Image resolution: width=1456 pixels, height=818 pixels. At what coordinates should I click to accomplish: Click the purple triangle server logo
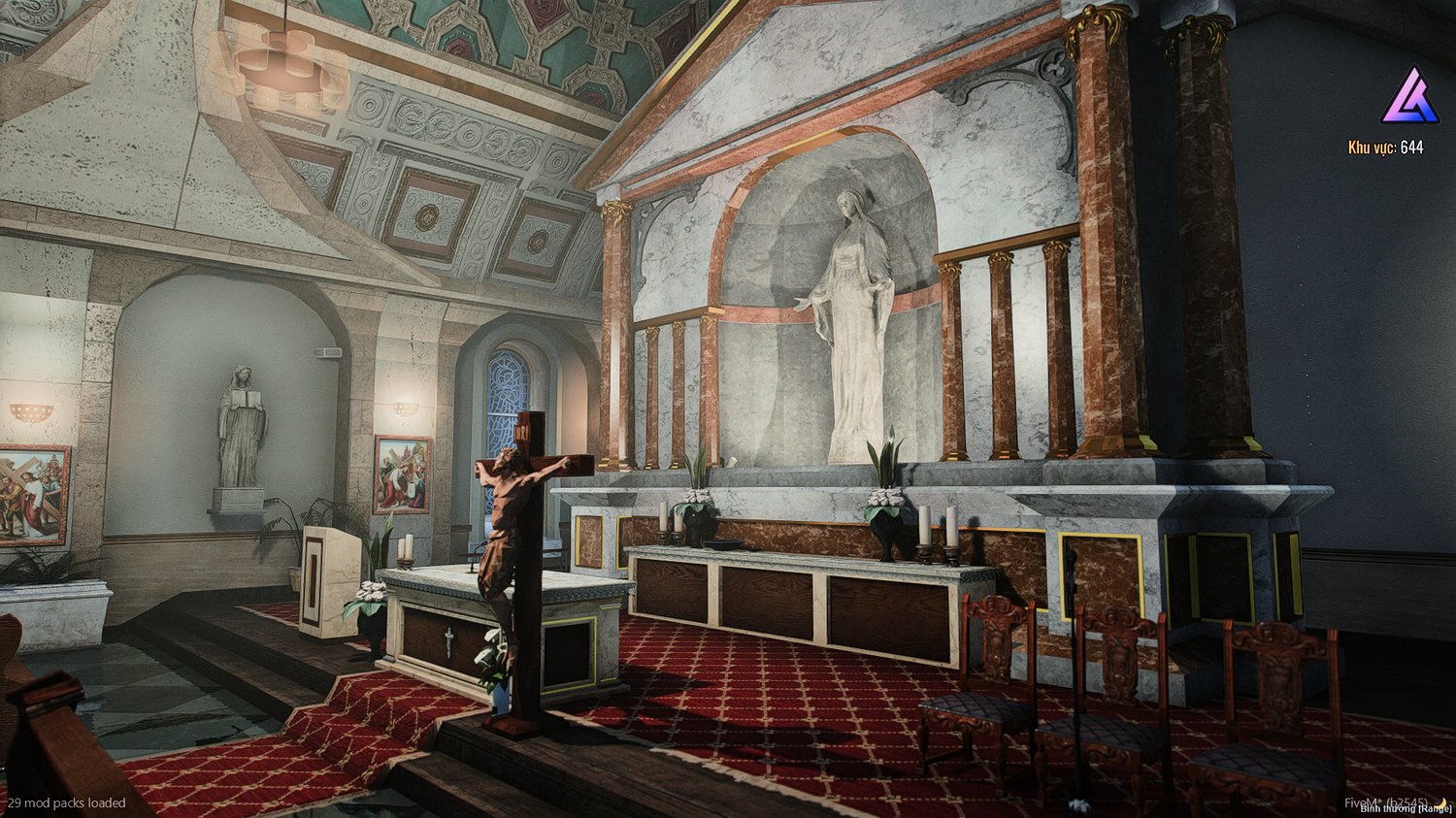(x=1410, y=96)
